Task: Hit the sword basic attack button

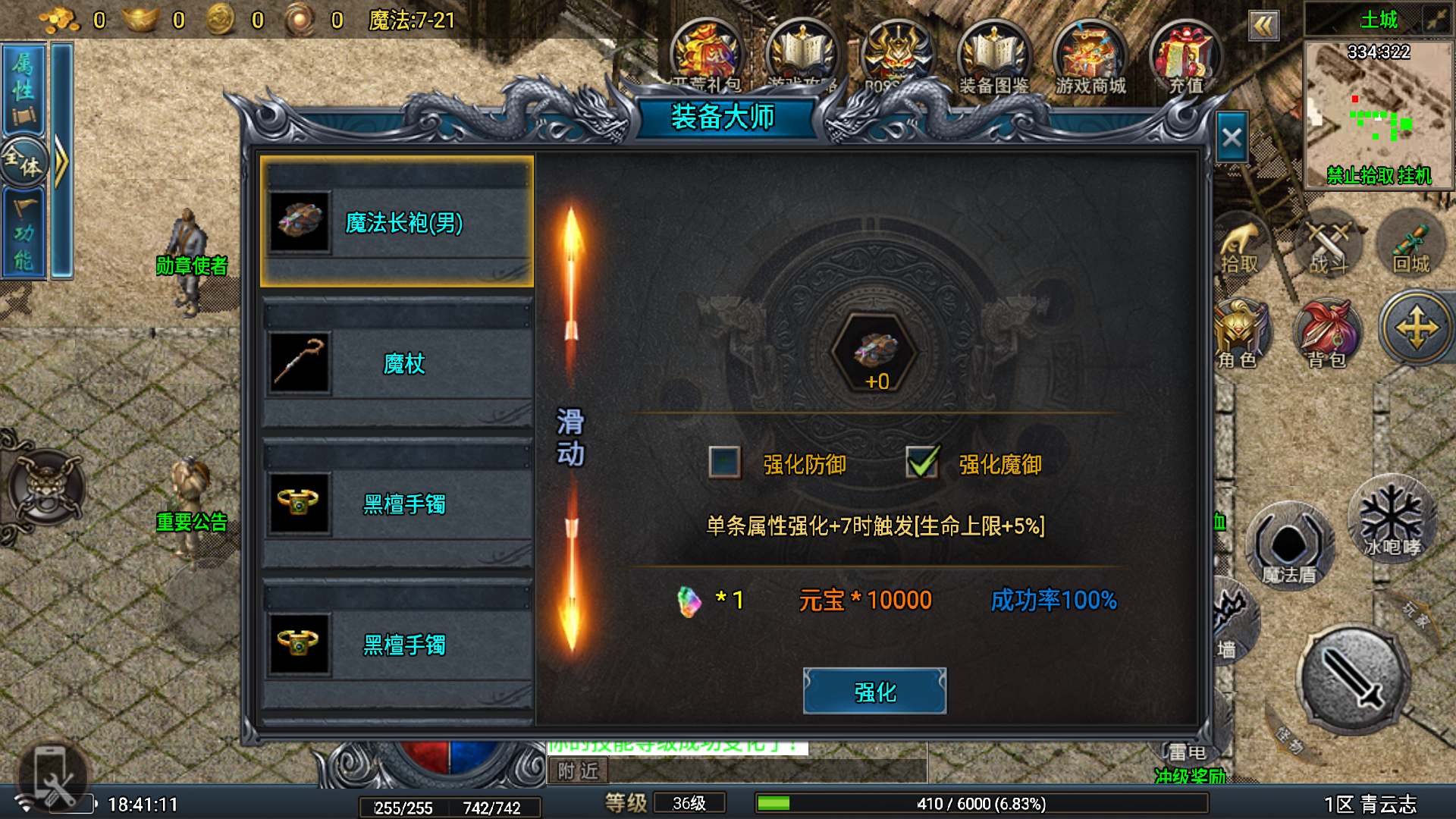Action: (1354, 677)
